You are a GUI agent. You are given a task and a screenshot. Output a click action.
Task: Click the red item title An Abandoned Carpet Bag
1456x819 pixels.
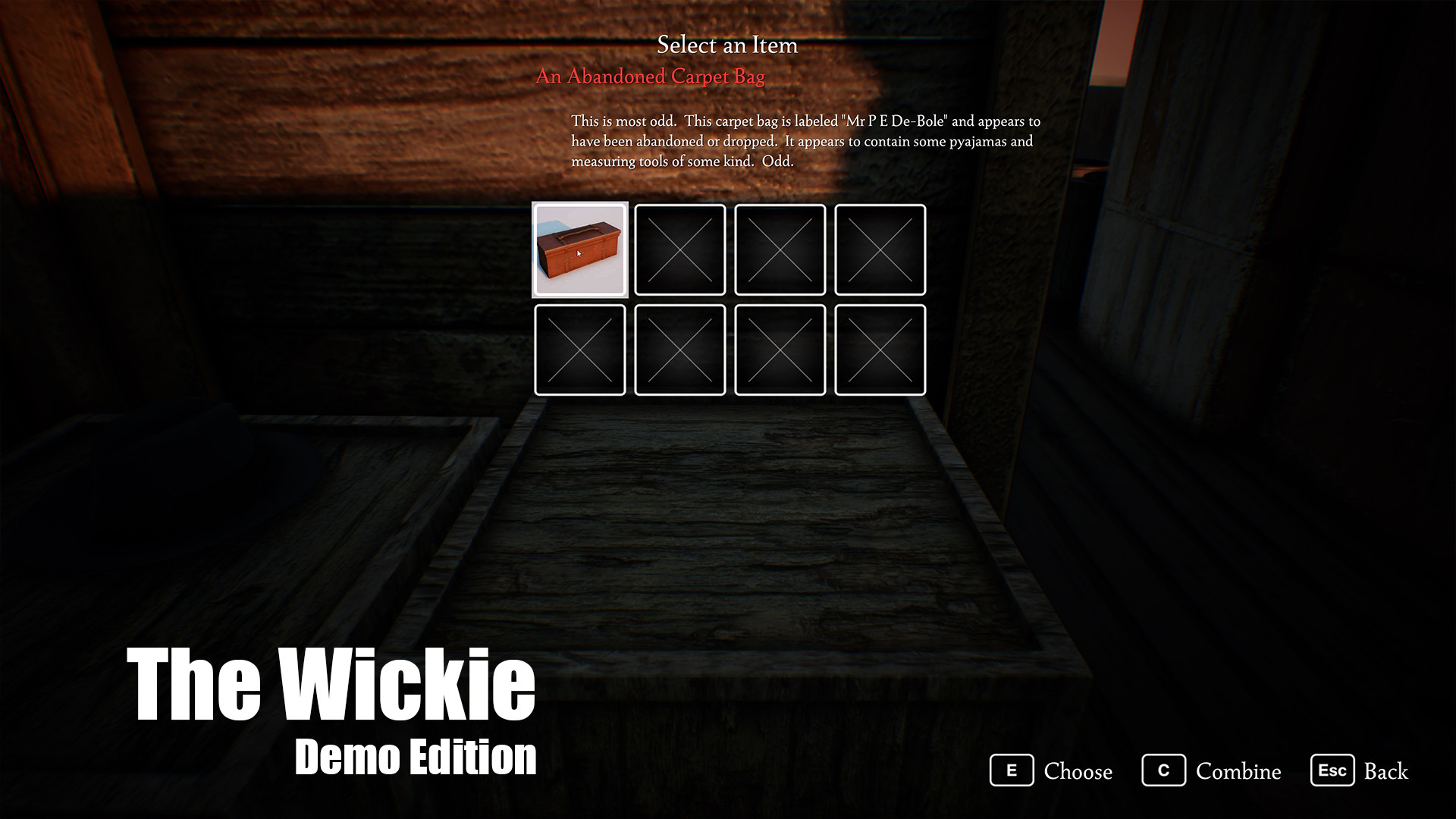click(x=651, y=77)
